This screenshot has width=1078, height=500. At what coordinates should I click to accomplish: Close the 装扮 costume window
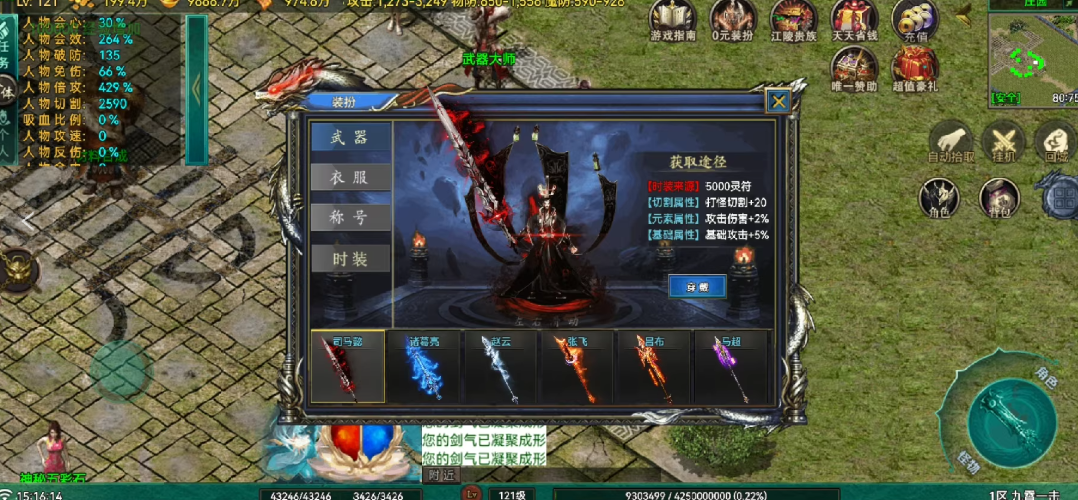point(778,100)
